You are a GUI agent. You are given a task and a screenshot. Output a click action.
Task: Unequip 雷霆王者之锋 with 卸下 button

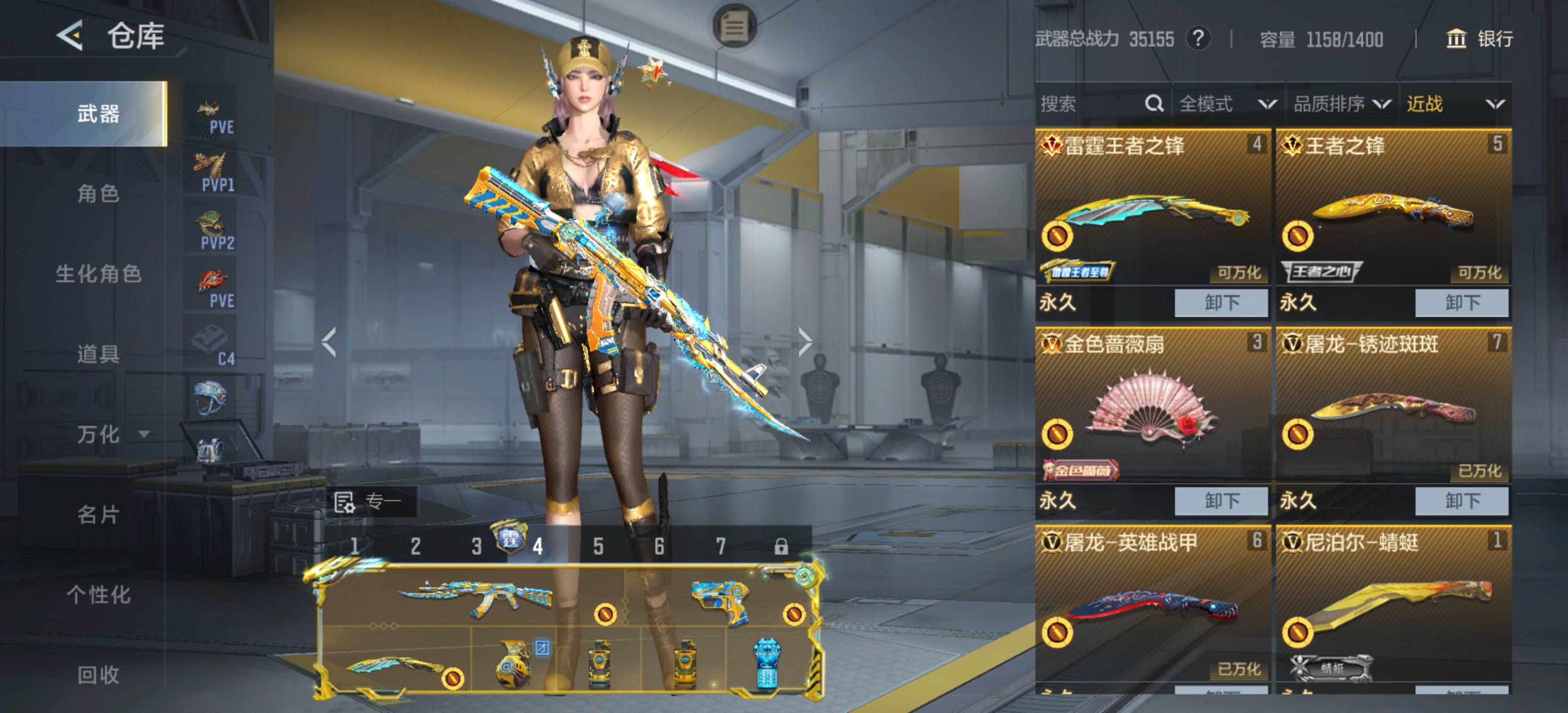(1221, 303)
